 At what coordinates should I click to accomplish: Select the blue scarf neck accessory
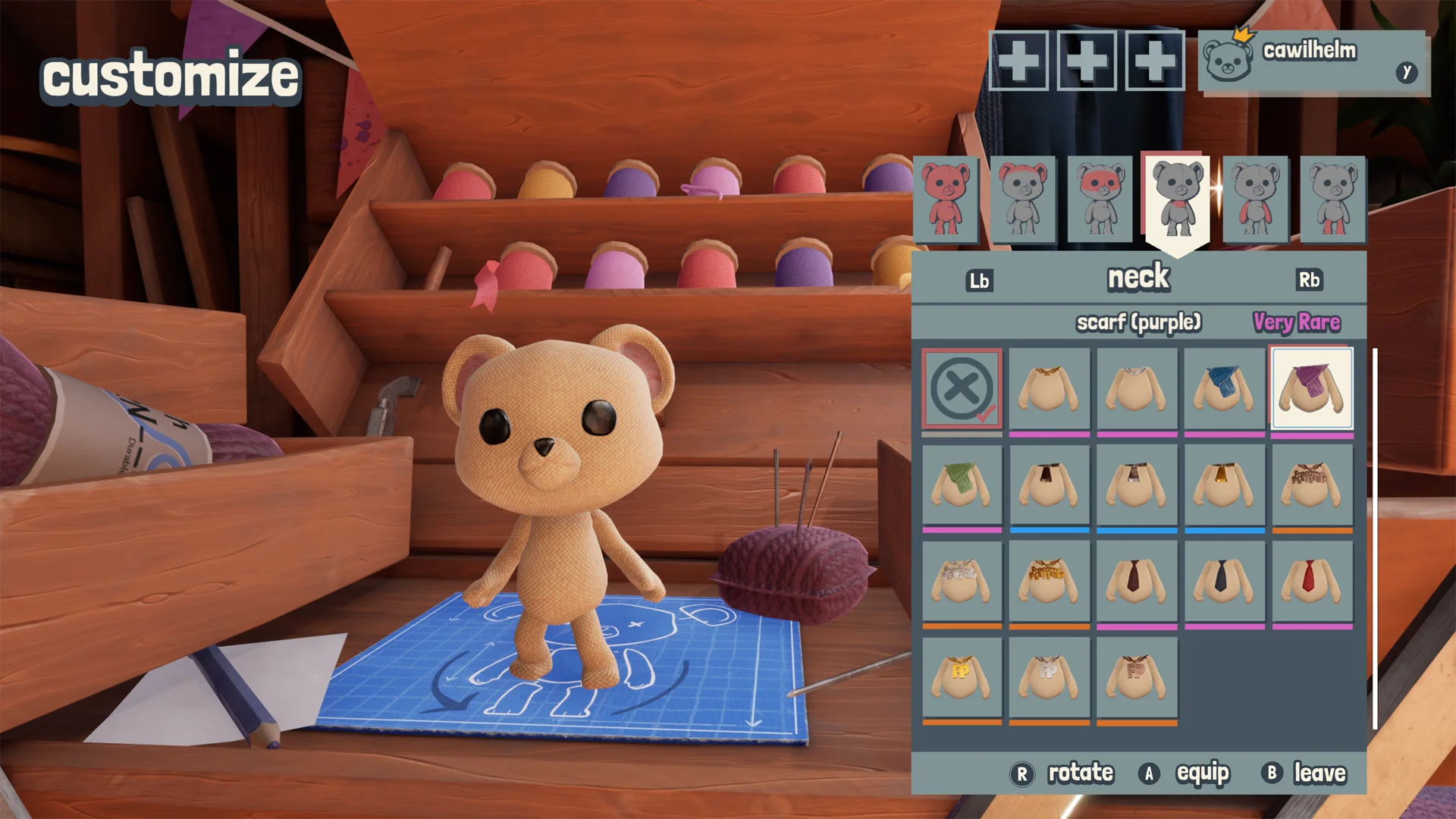click(1223, 388)
